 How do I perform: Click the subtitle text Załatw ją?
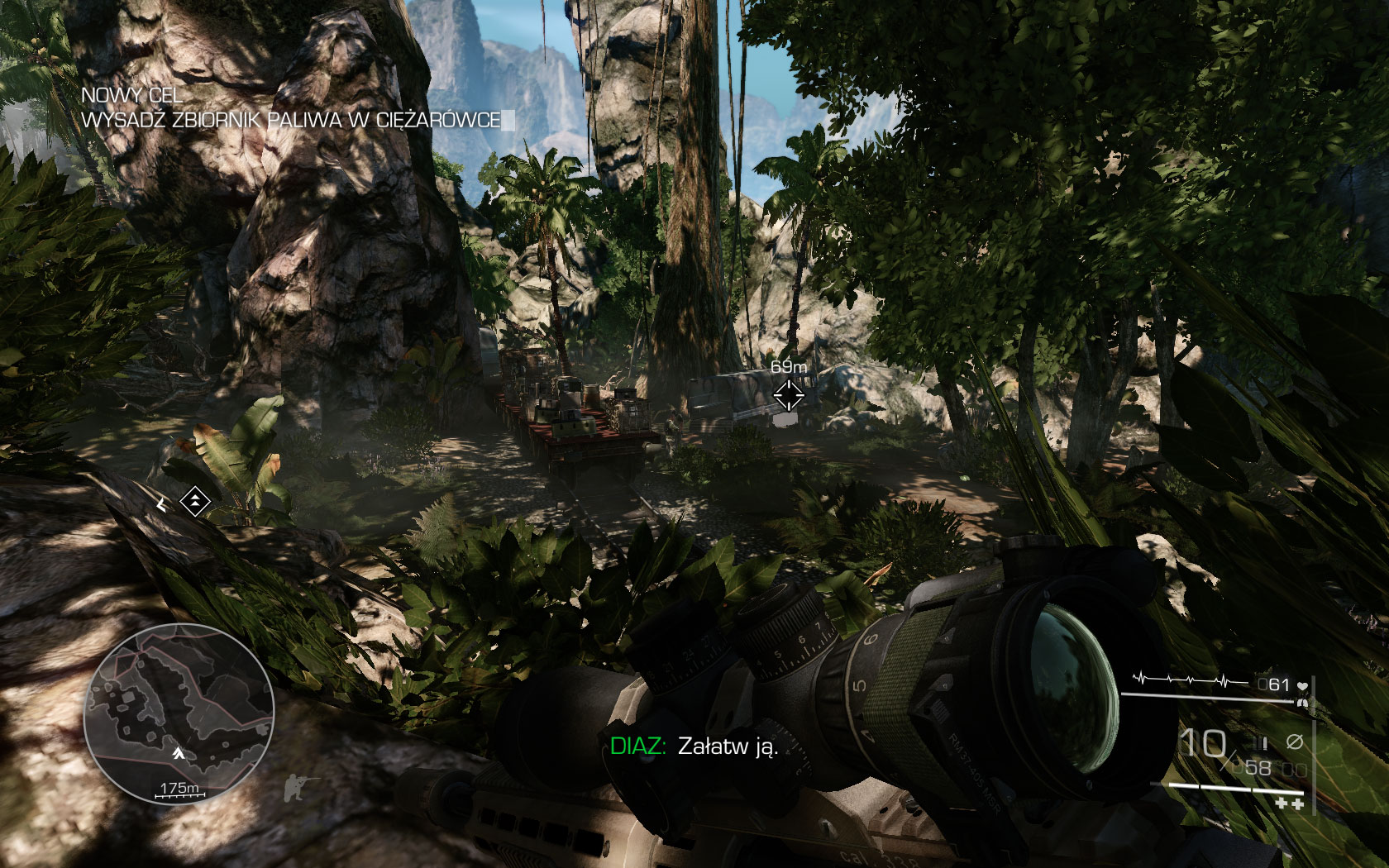728,745
